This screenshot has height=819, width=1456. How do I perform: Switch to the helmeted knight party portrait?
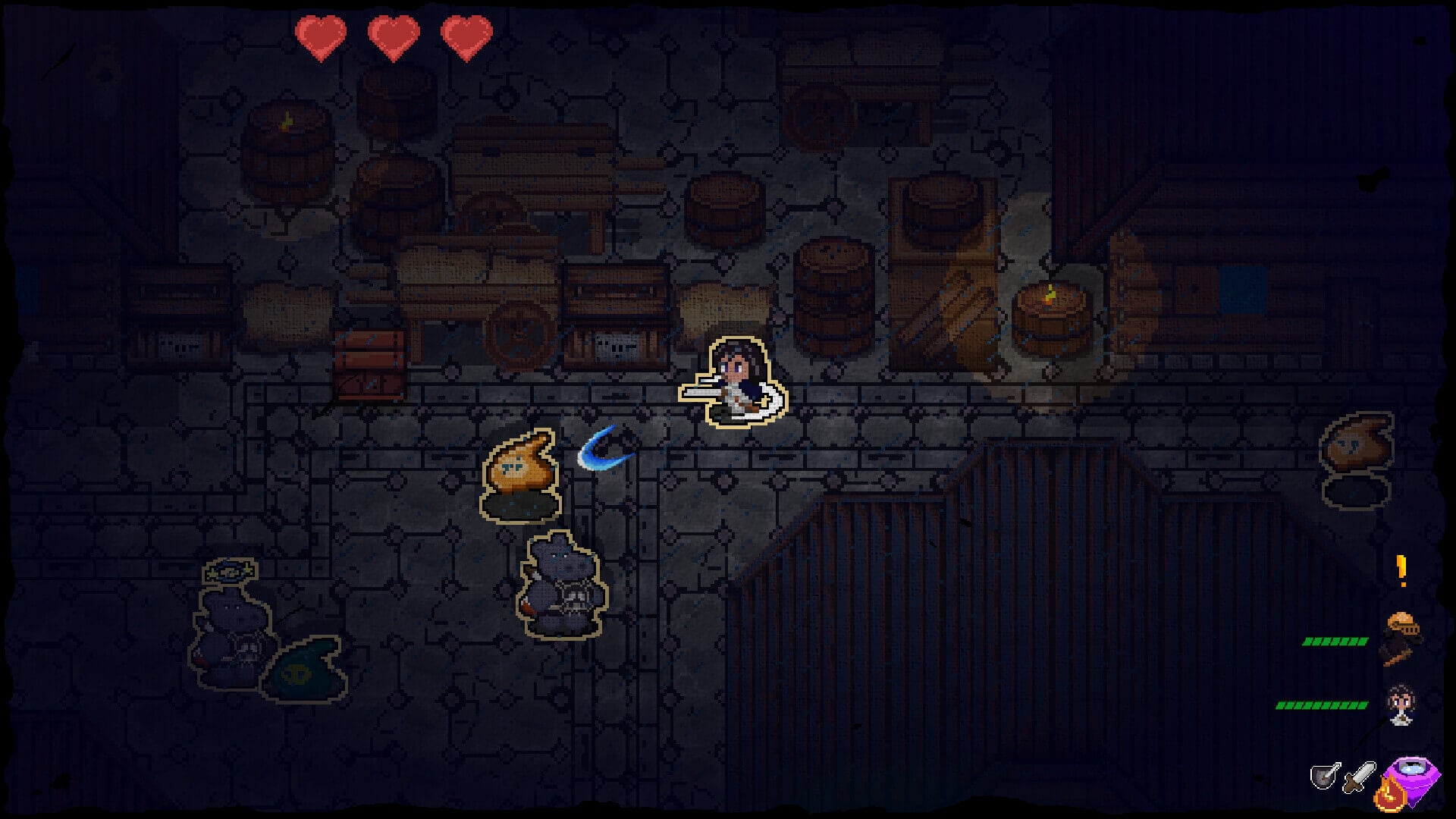point(1400,637)
